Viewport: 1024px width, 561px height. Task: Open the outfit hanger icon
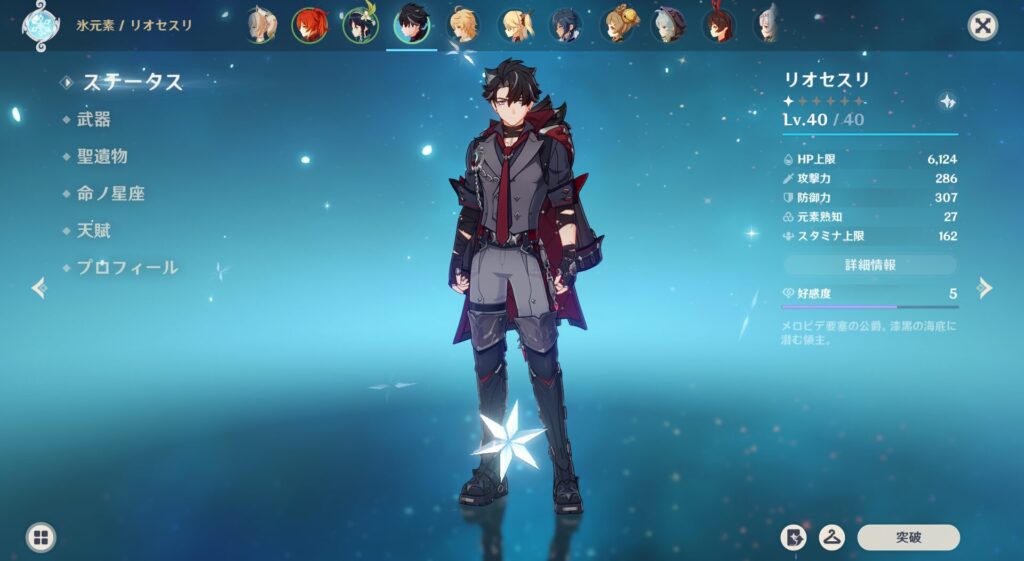(831, 537)
